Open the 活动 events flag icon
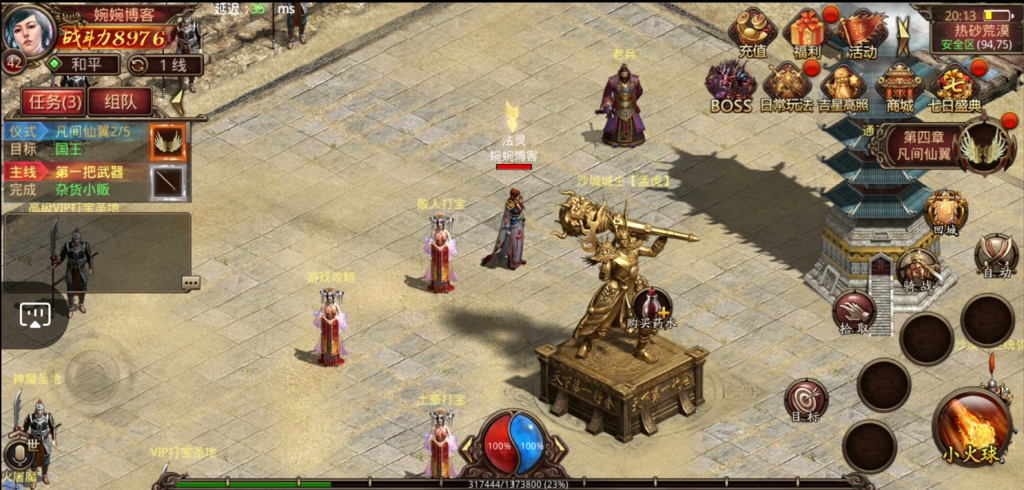 (860, 33)
